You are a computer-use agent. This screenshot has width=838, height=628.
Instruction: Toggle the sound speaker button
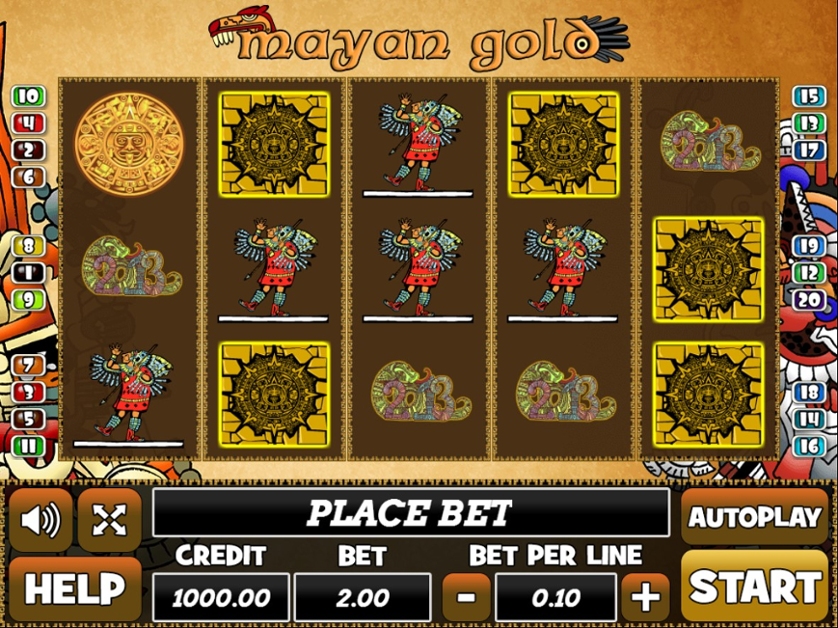point(41,519)
